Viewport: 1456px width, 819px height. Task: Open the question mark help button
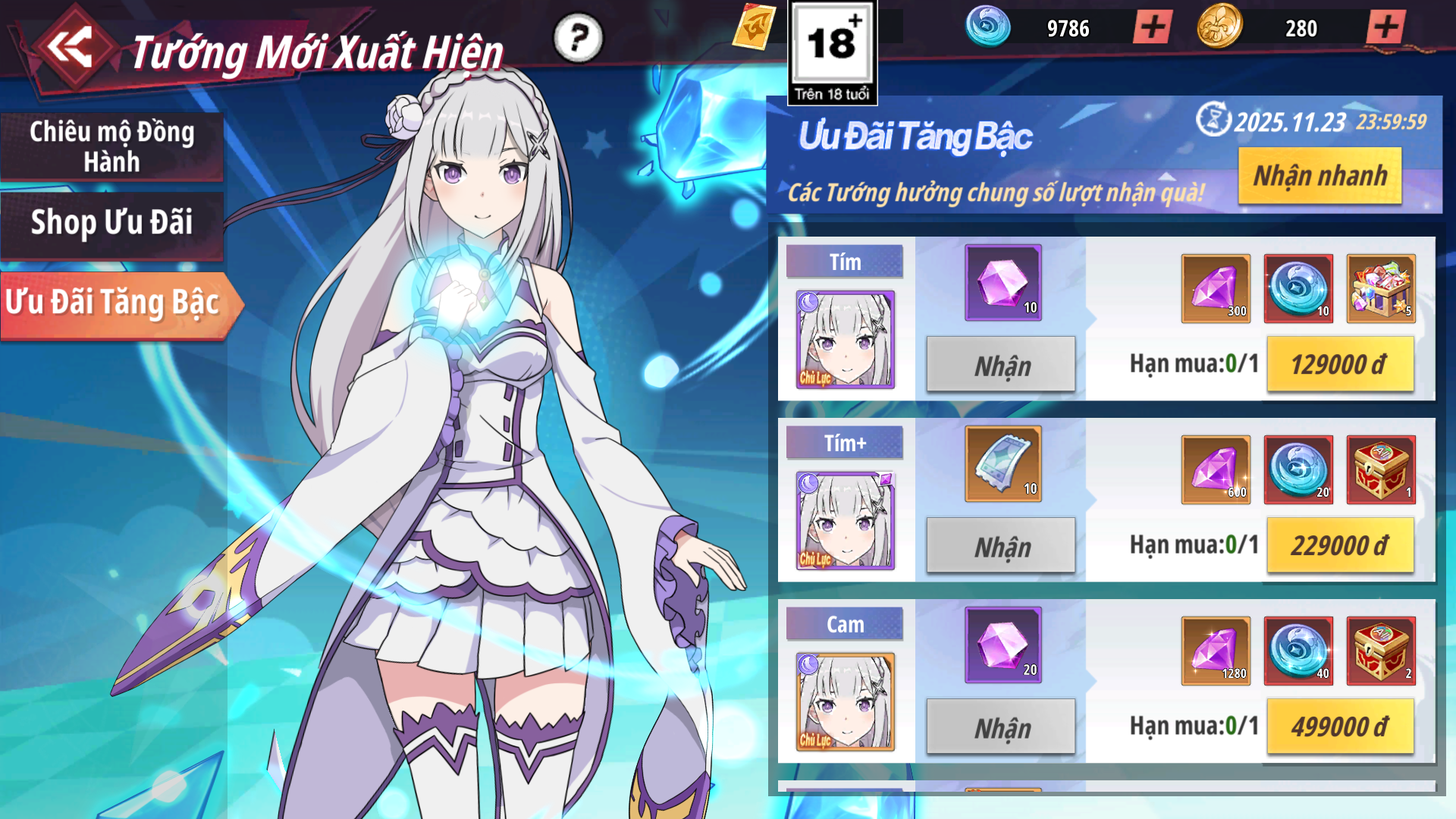[578, 37]
